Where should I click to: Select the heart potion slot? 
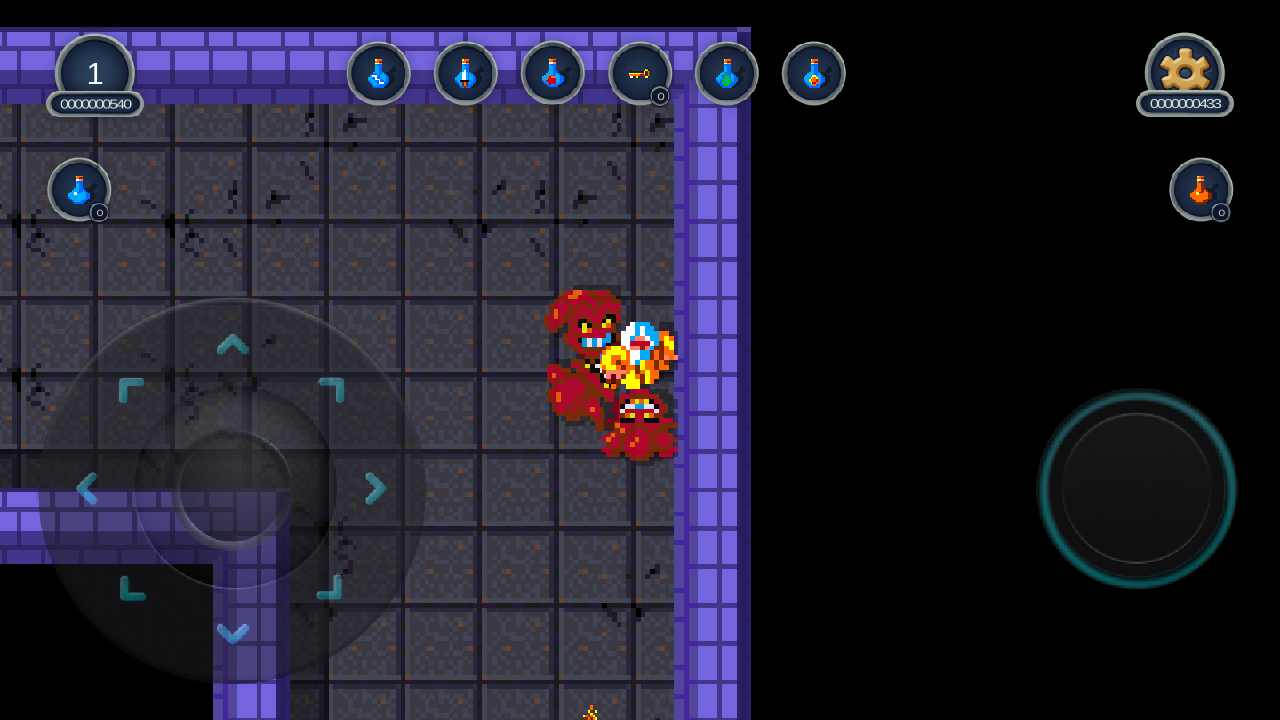pos(553,73)
